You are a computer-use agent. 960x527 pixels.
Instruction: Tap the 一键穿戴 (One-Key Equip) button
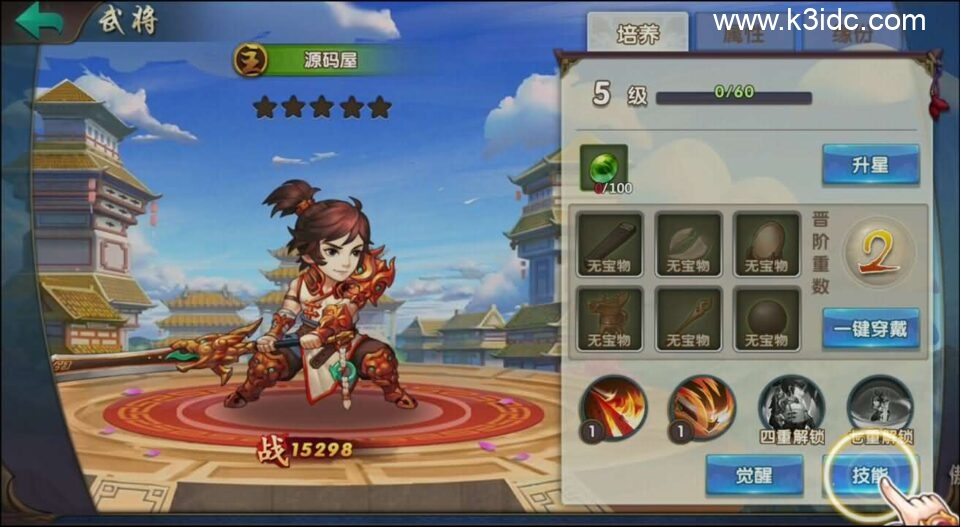point(870,328)
